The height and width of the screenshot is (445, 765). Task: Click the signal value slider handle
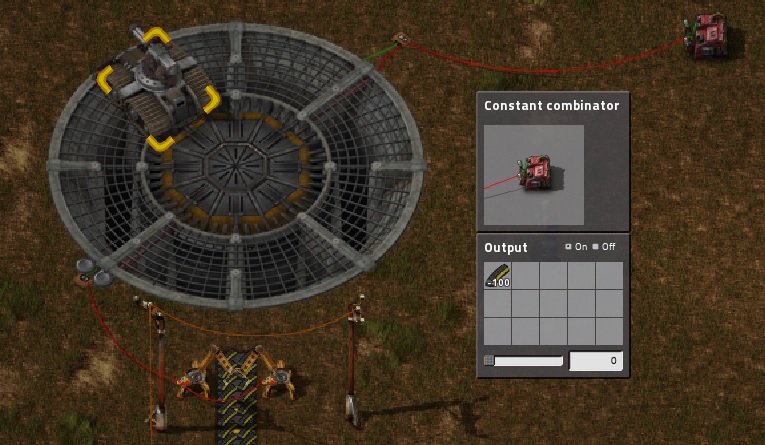point(488,361)
